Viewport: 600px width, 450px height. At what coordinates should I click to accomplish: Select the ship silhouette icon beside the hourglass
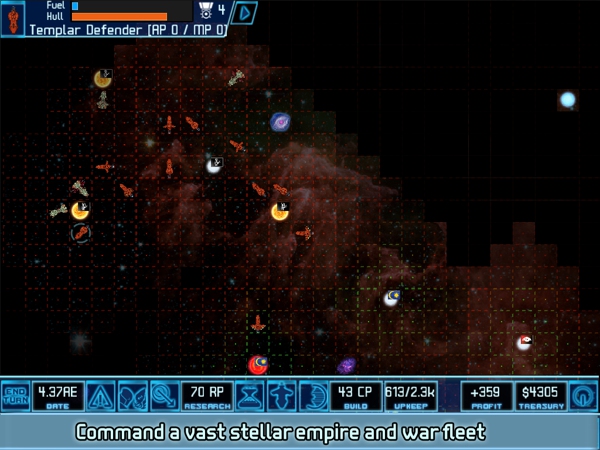click(x=283, y=396)
